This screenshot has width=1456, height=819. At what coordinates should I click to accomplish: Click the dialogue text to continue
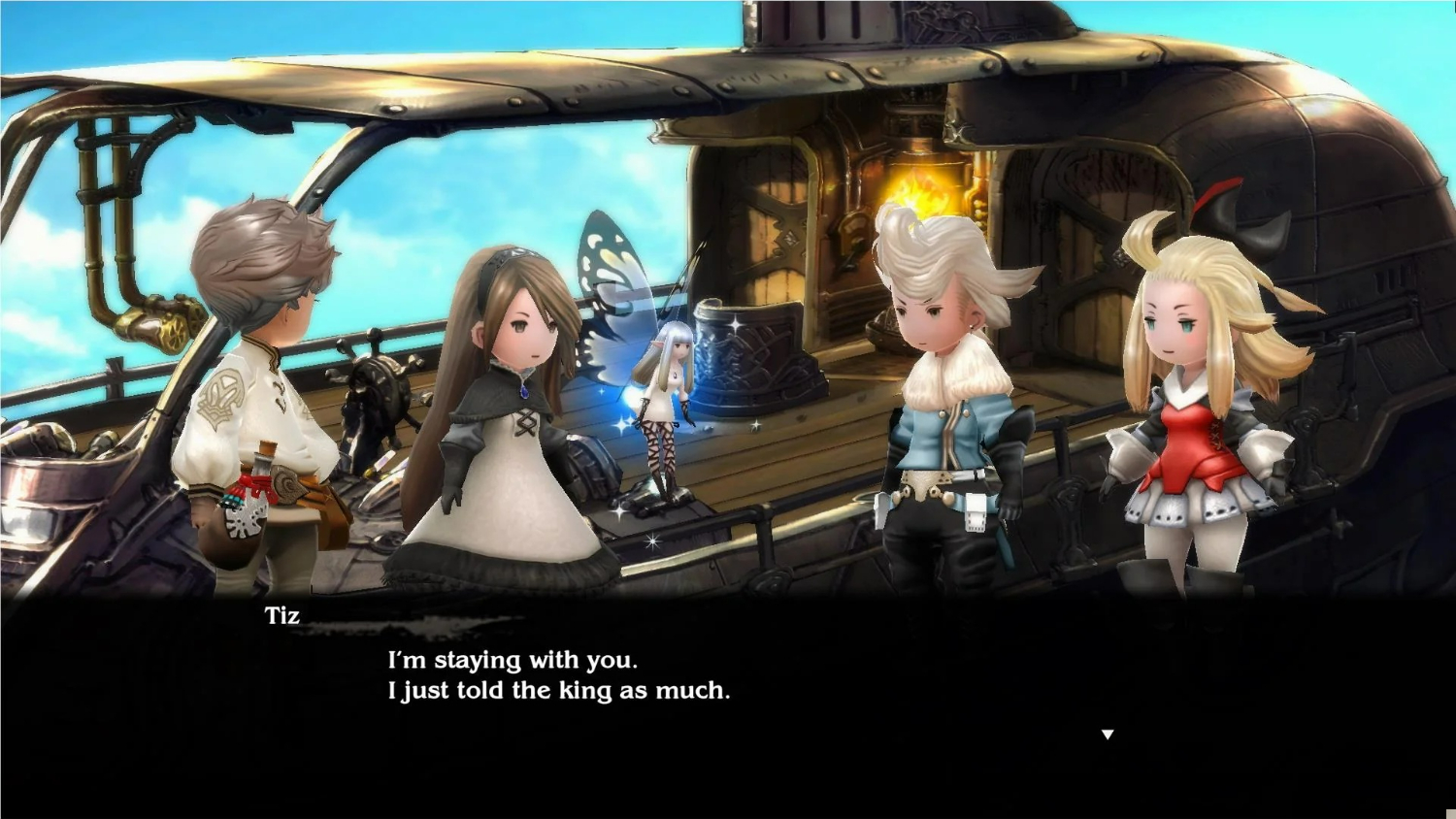pos(558,675)
